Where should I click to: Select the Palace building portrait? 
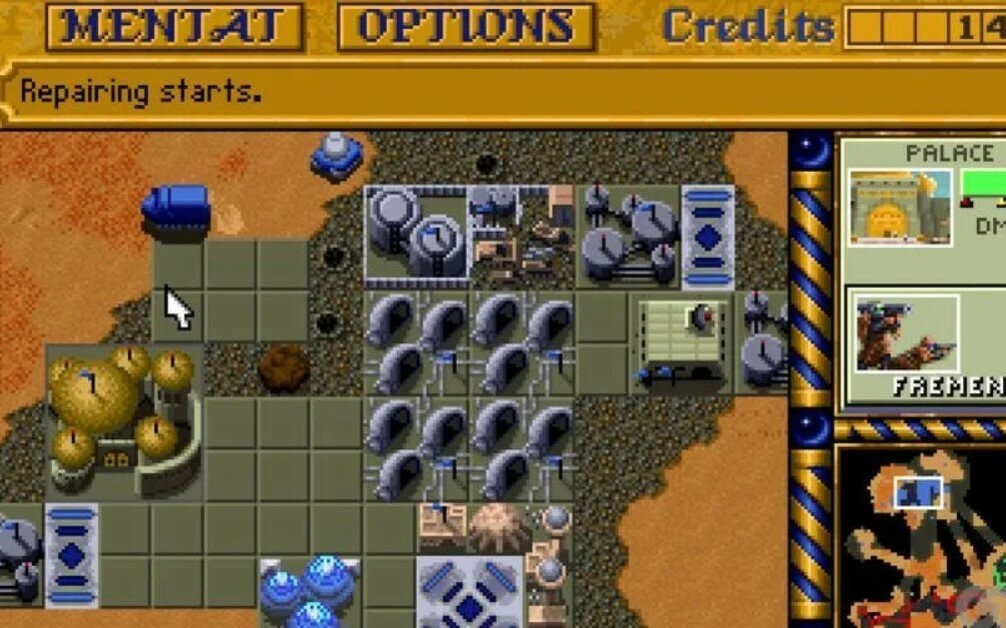pyautogui.click(x=900, y=207)
